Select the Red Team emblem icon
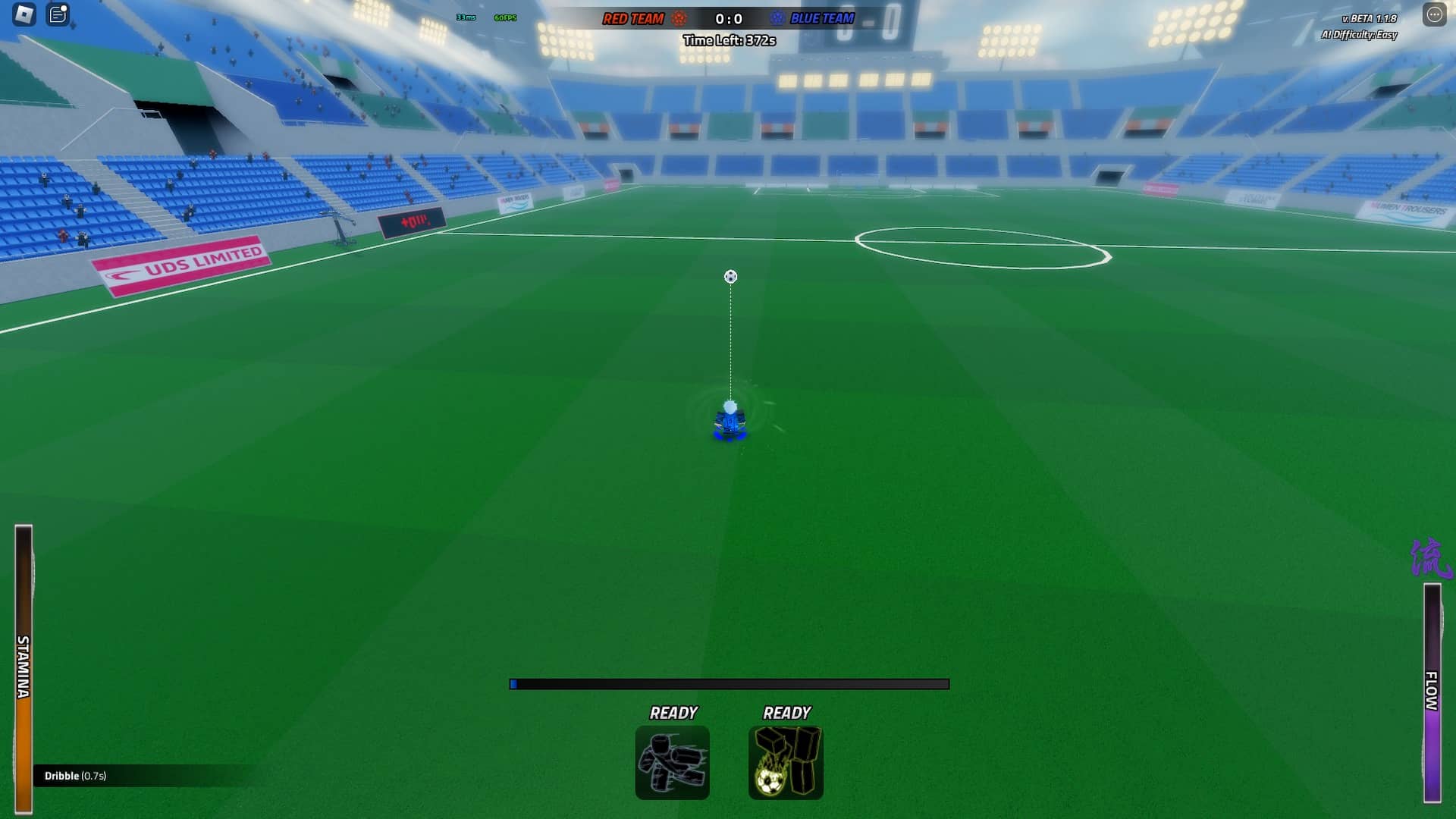1456x819 pixels. (680, 17)
